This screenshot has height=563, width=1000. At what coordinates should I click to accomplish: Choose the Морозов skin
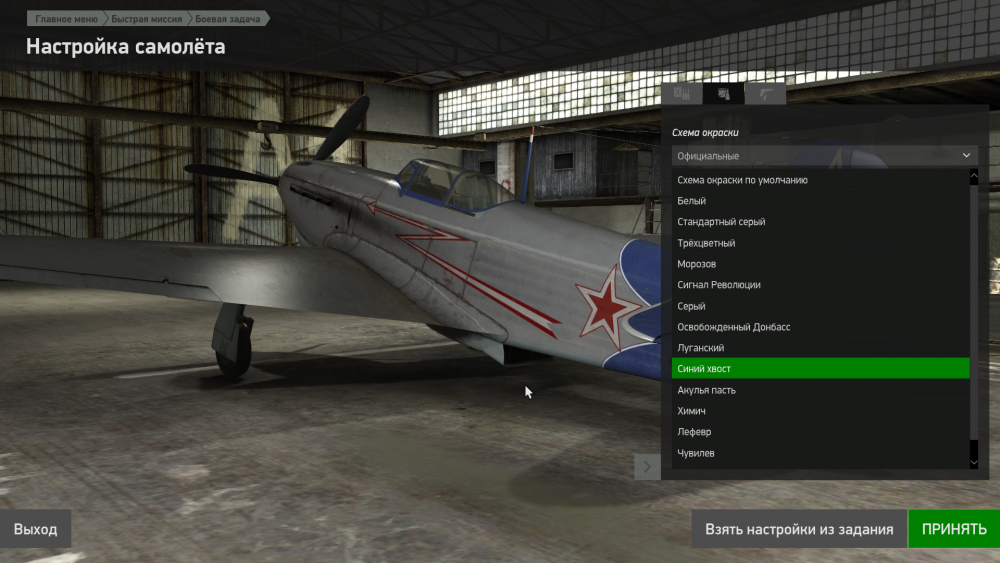point(697,264)
